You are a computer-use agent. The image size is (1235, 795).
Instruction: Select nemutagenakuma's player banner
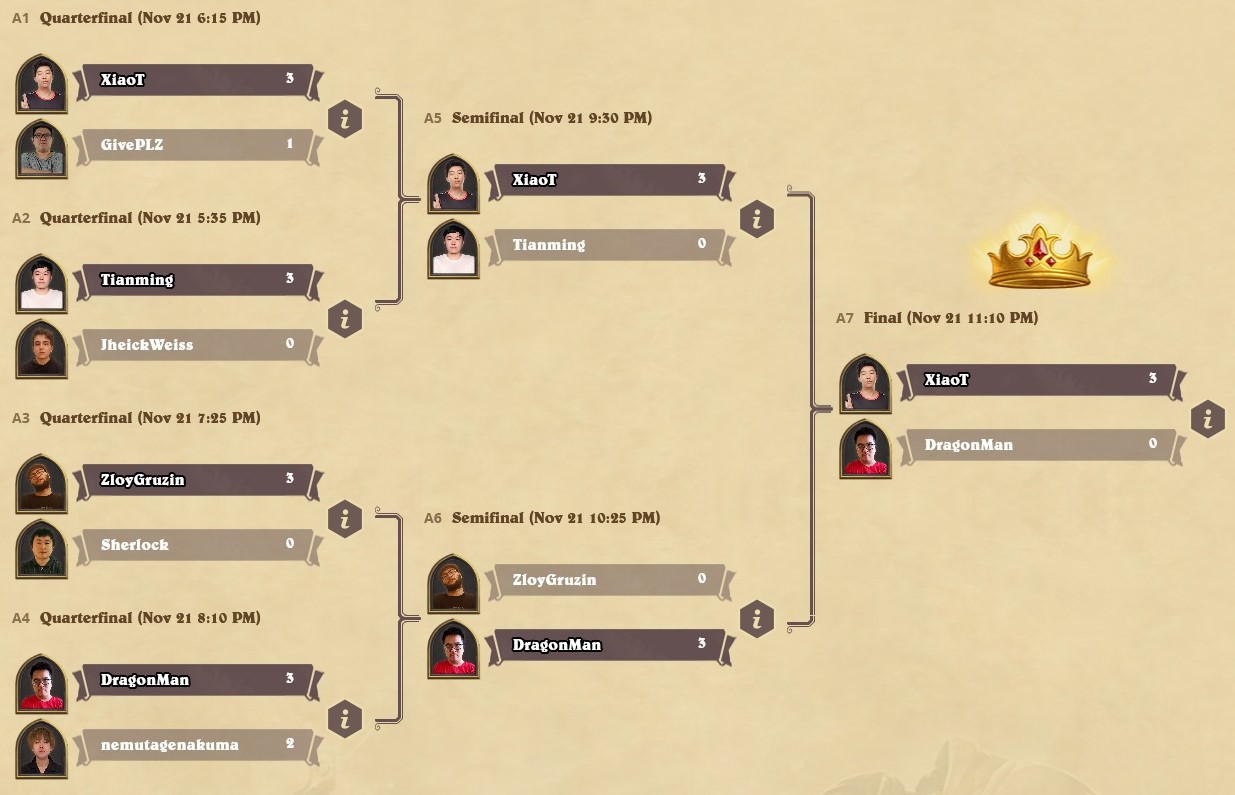coord(196,745)
